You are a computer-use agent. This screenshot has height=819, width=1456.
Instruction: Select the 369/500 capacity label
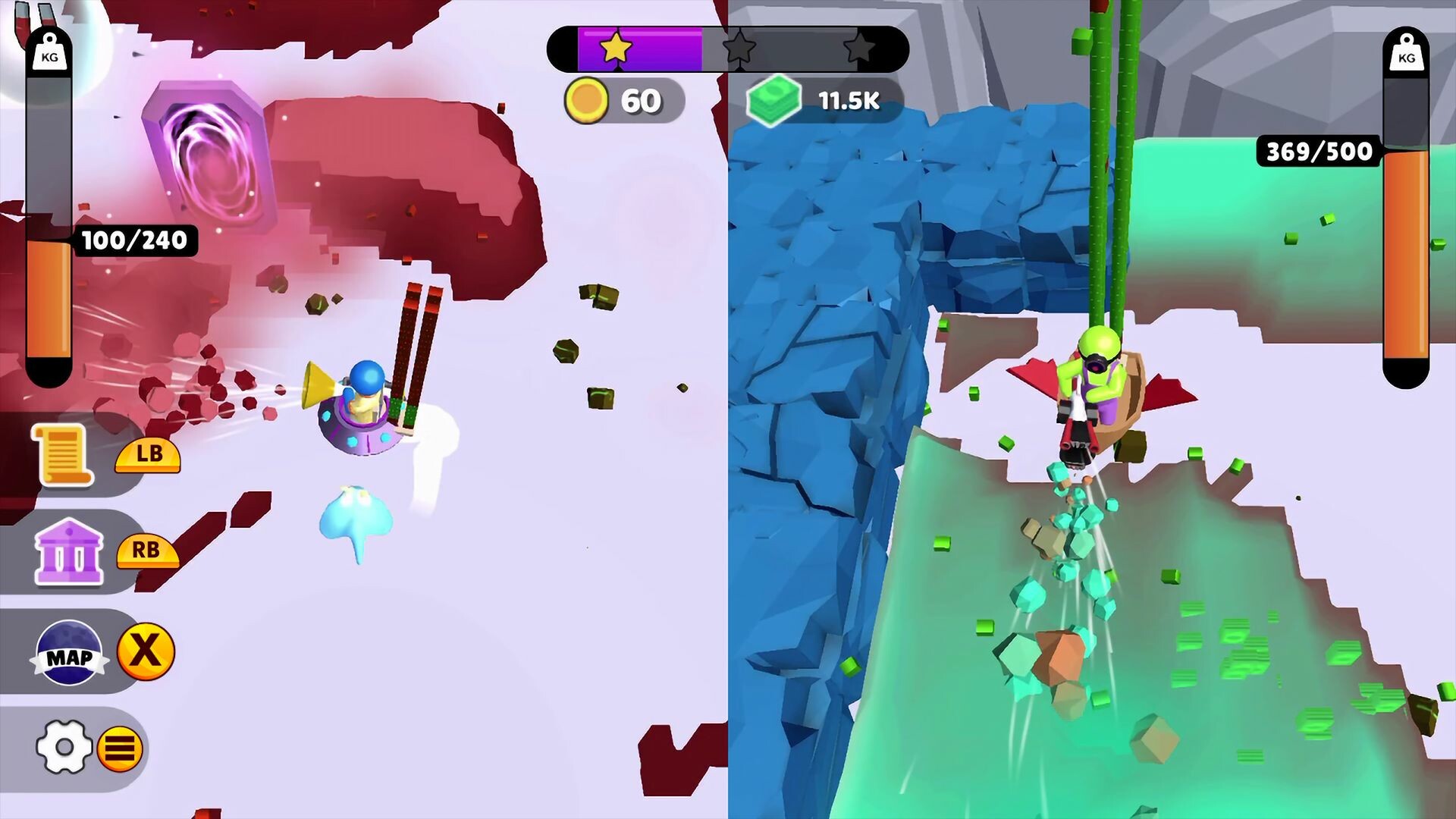click(1317, 151)
